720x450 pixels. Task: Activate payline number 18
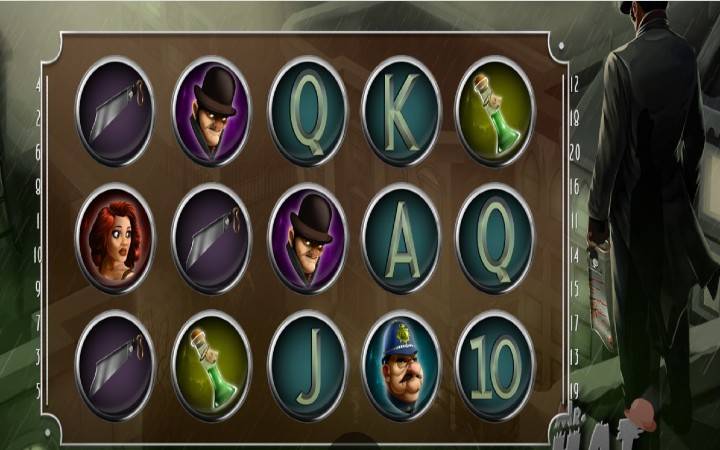tap(575, 118)
